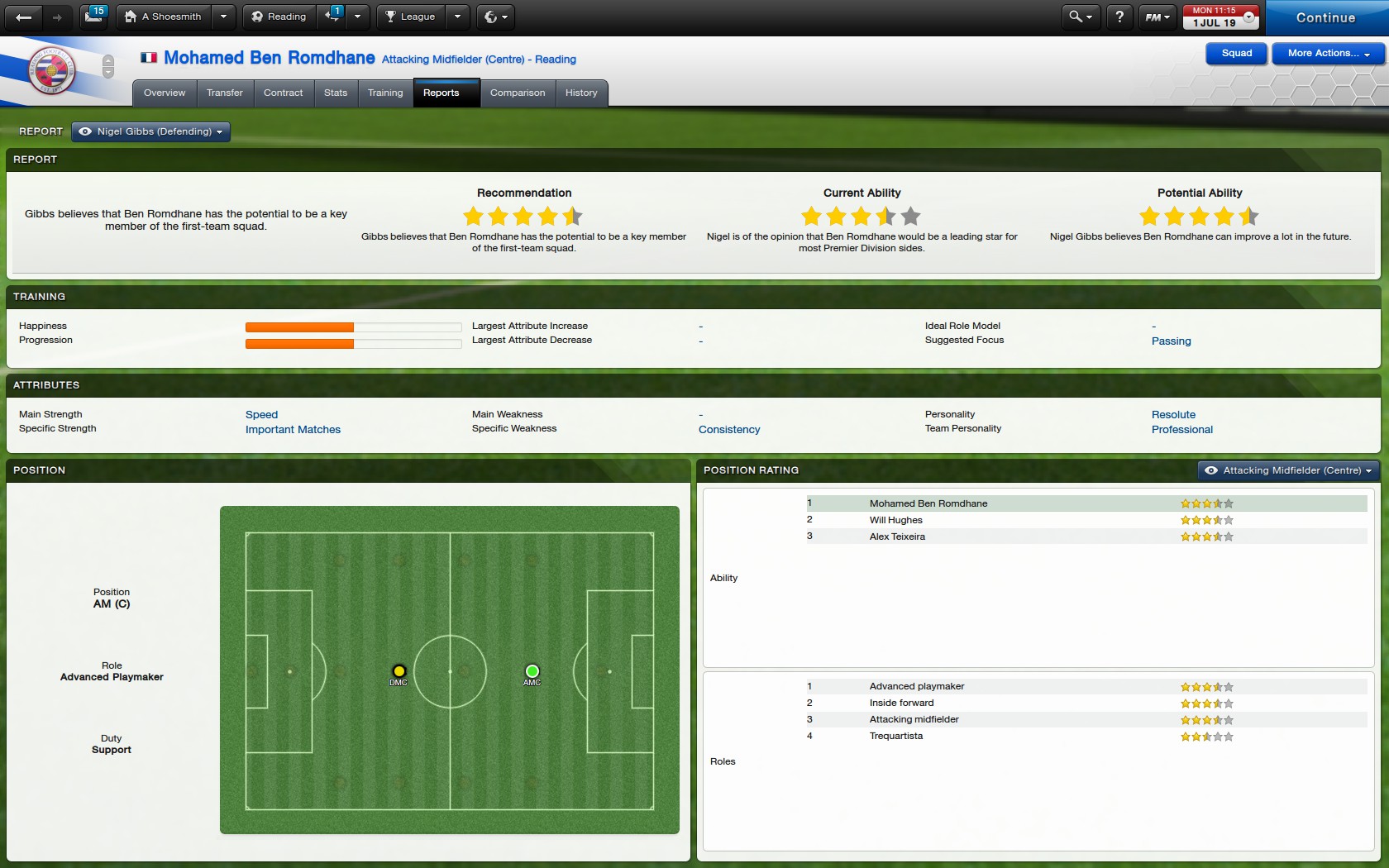This screenshot has width=1389, height=868.
Task: Go back with the arrow button
Action: pyautogui.click(x=23, y=17)
